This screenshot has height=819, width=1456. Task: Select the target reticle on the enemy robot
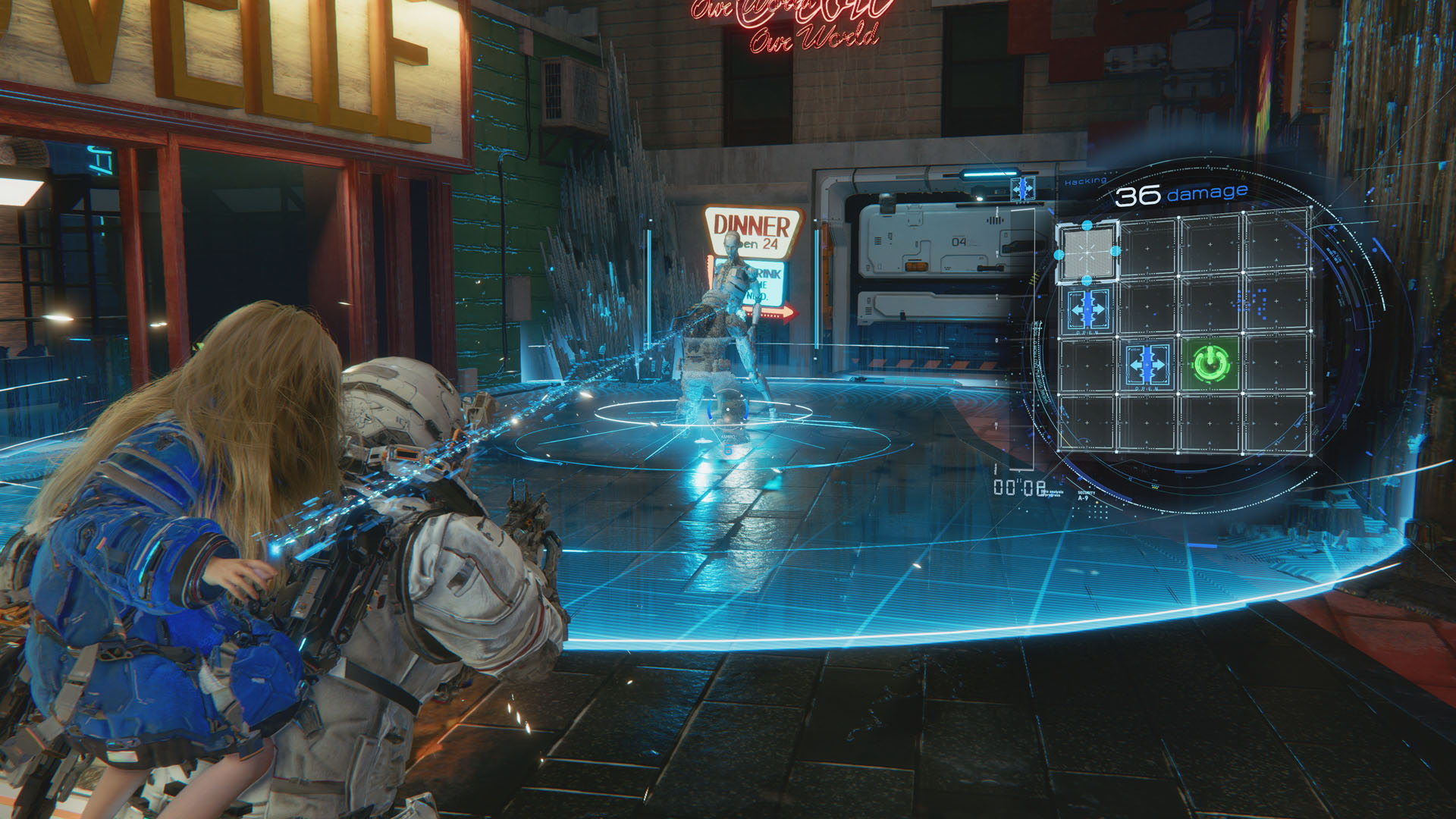click(x=728, y=409)
